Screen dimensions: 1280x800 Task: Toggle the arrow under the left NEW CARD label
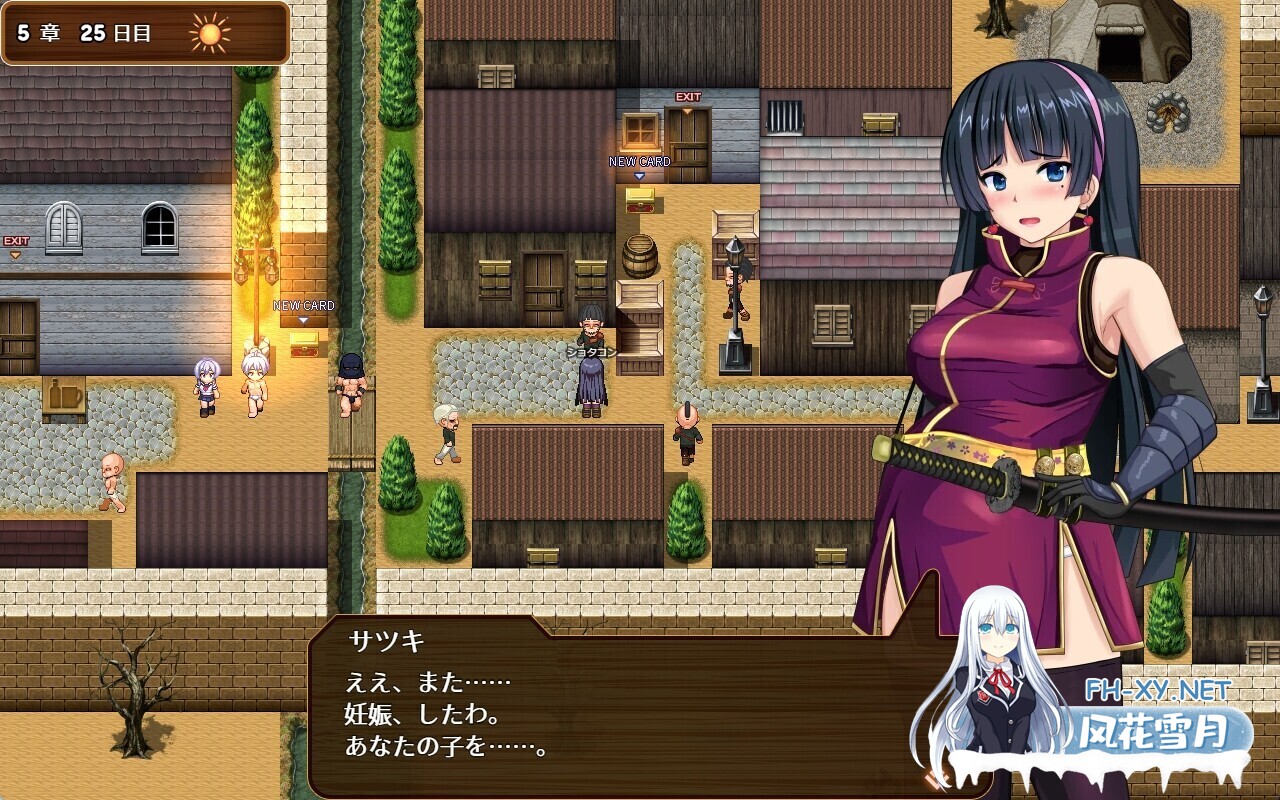point(302,319)
